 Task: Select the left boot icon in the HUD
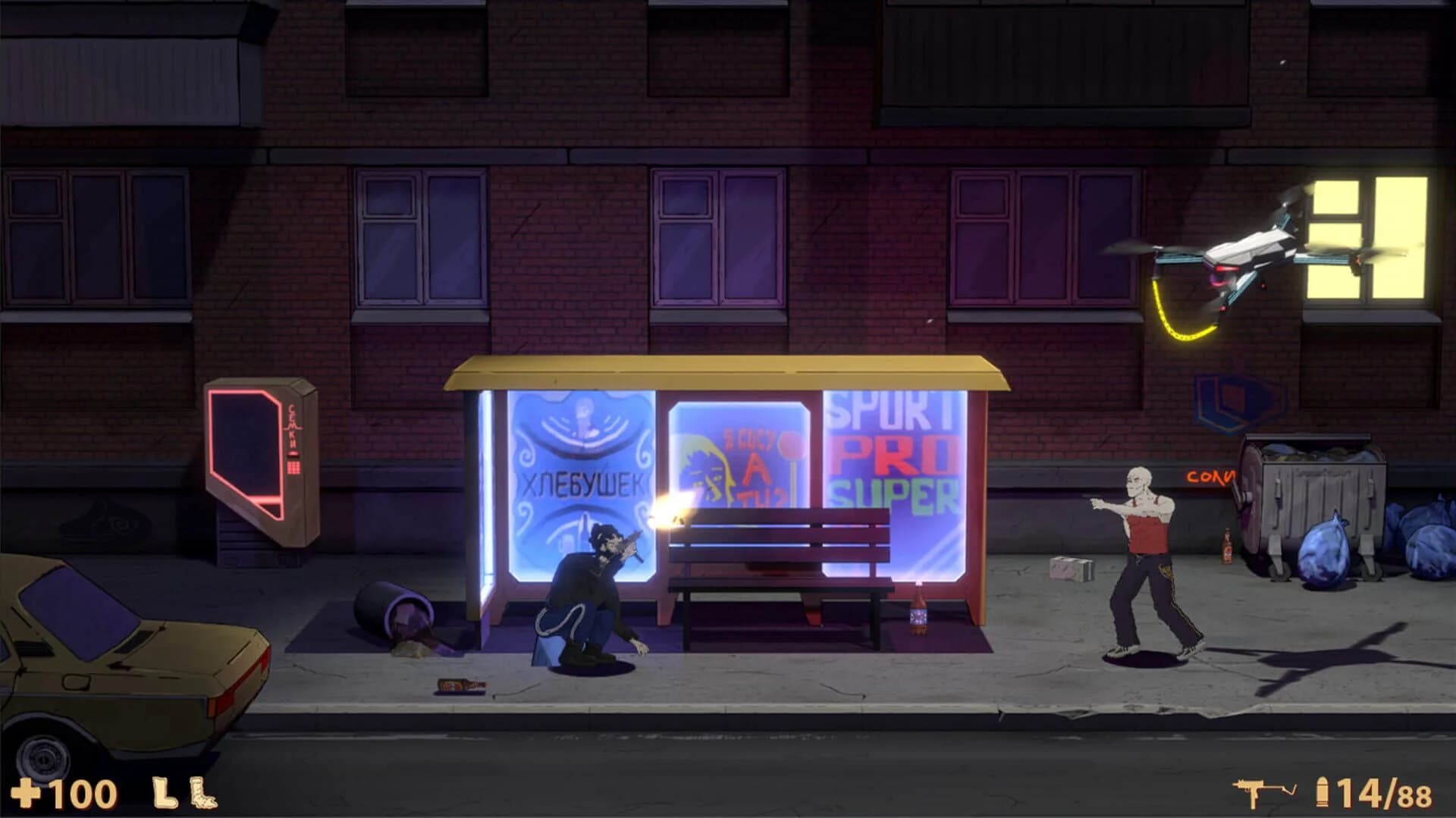pyautogui.click(x=164, y=792)
